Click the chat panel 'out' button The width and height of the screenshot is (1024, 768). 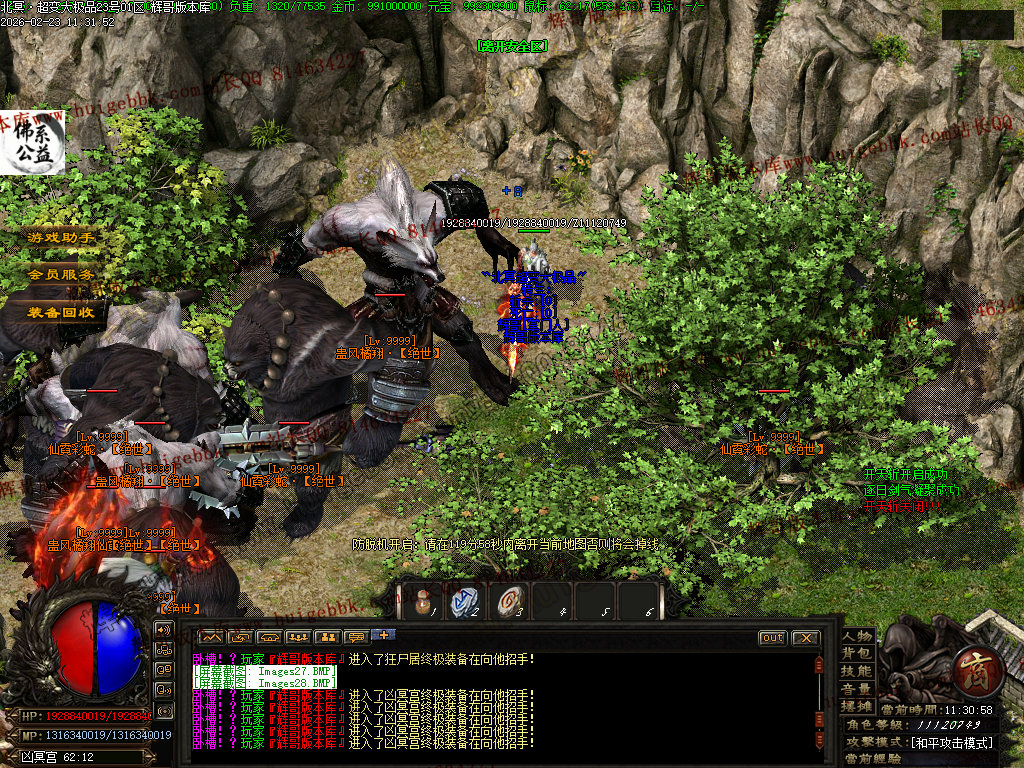[772, 638]
